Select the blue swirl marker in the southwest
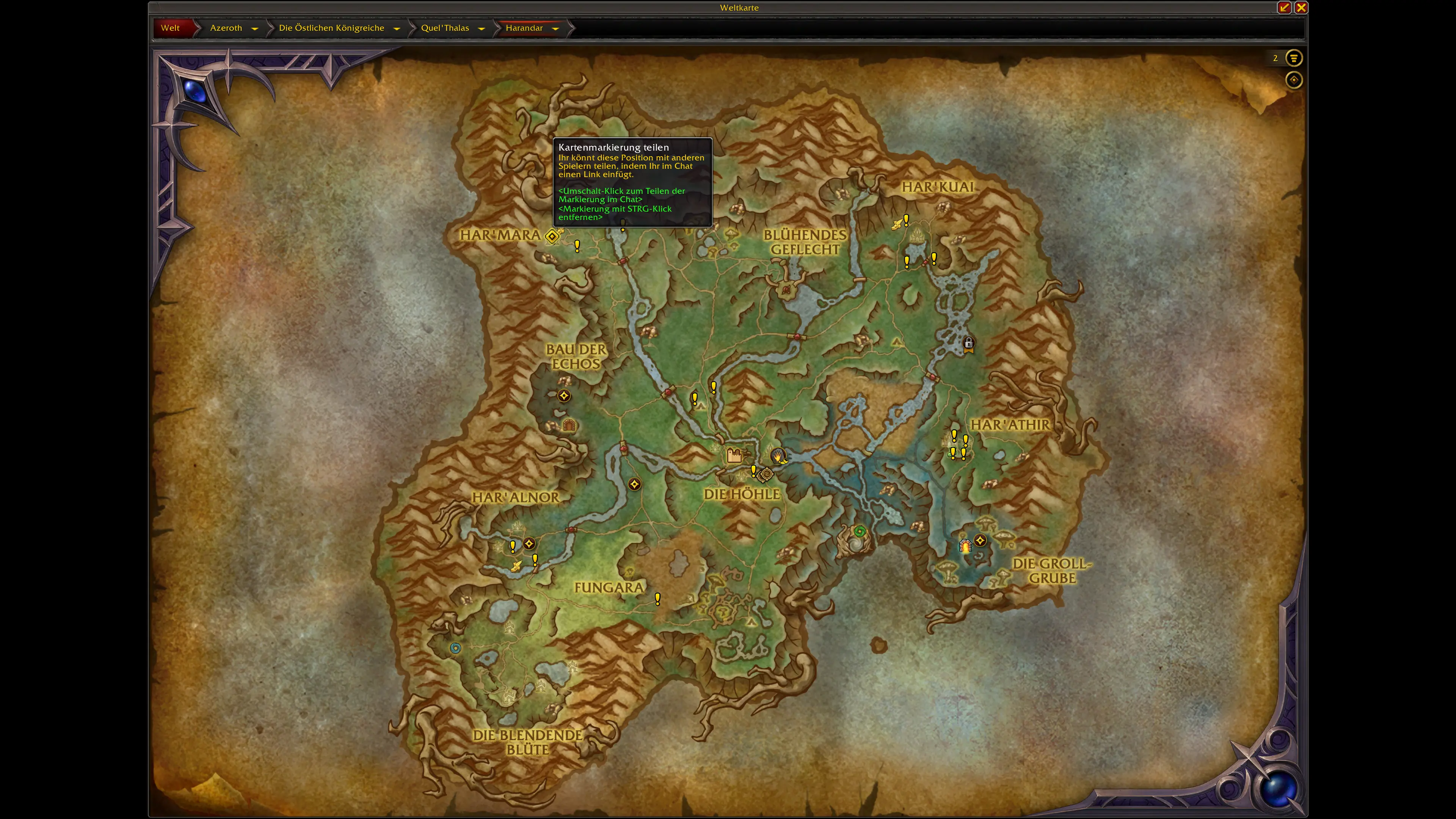1456x819 pixels. 455,648
